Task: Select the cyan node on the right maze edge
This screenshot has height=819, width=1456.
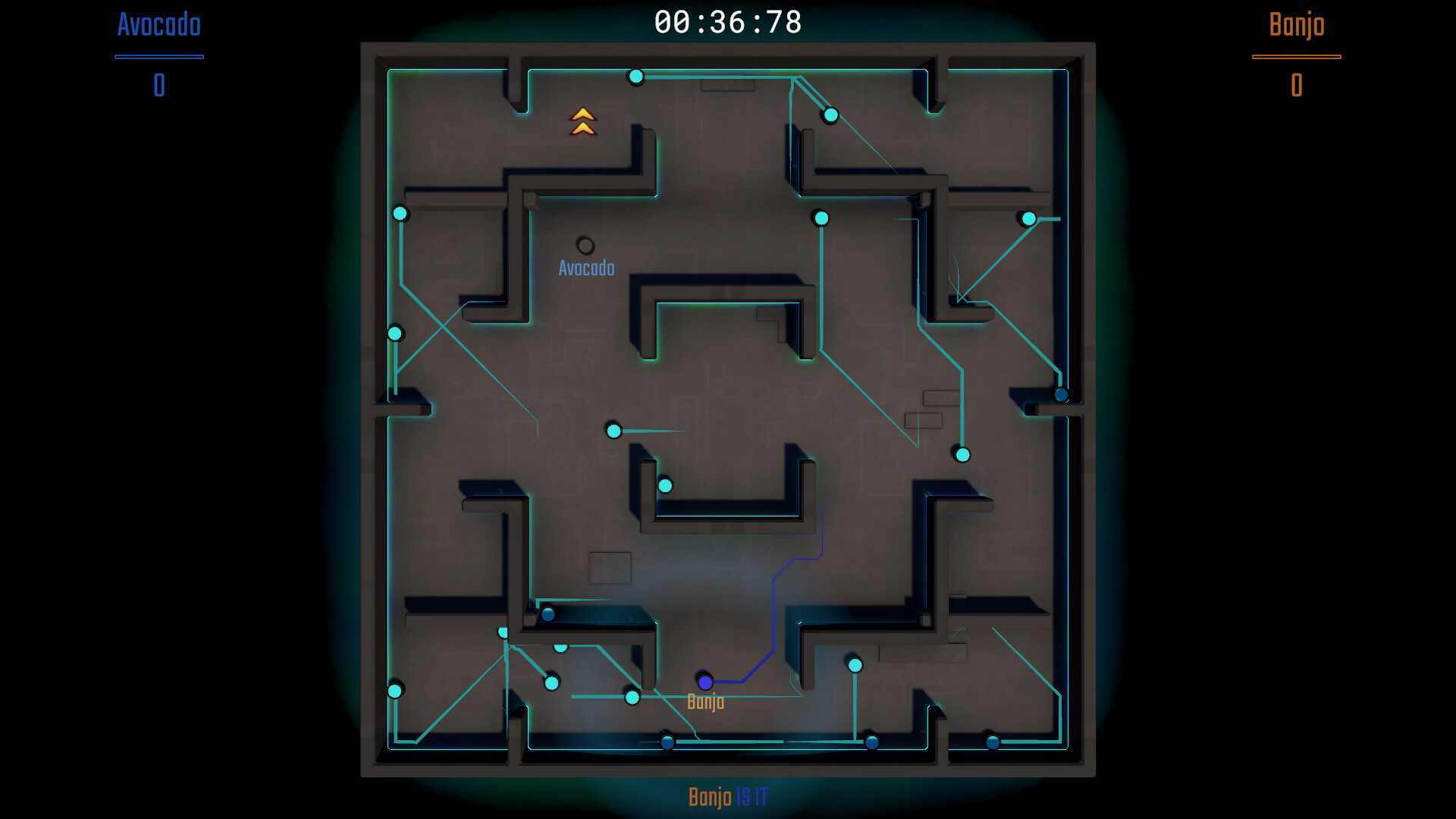Action: (x=1028, y=218)
